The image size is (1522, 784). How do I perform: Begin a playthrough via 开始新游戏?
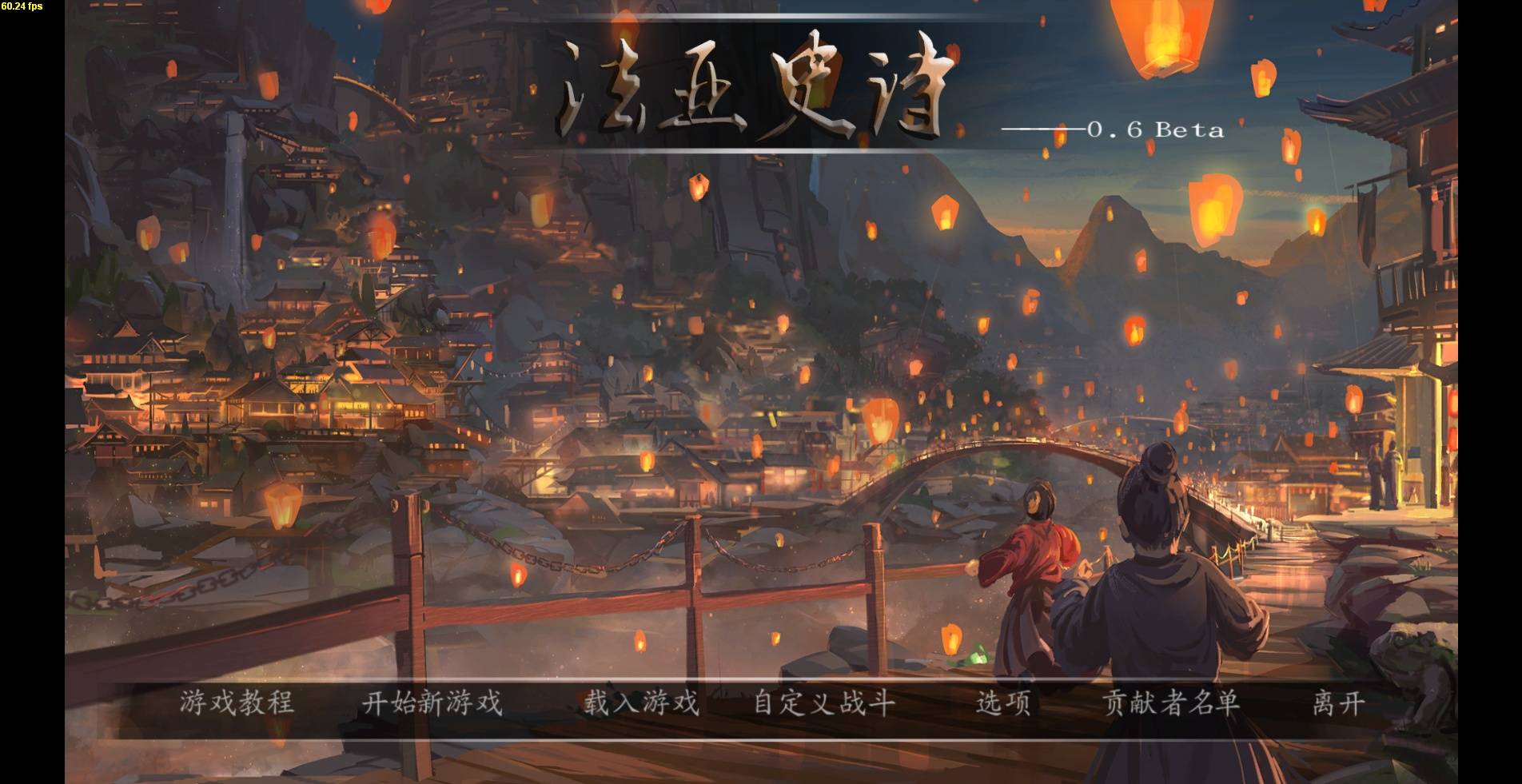[432, 706]
